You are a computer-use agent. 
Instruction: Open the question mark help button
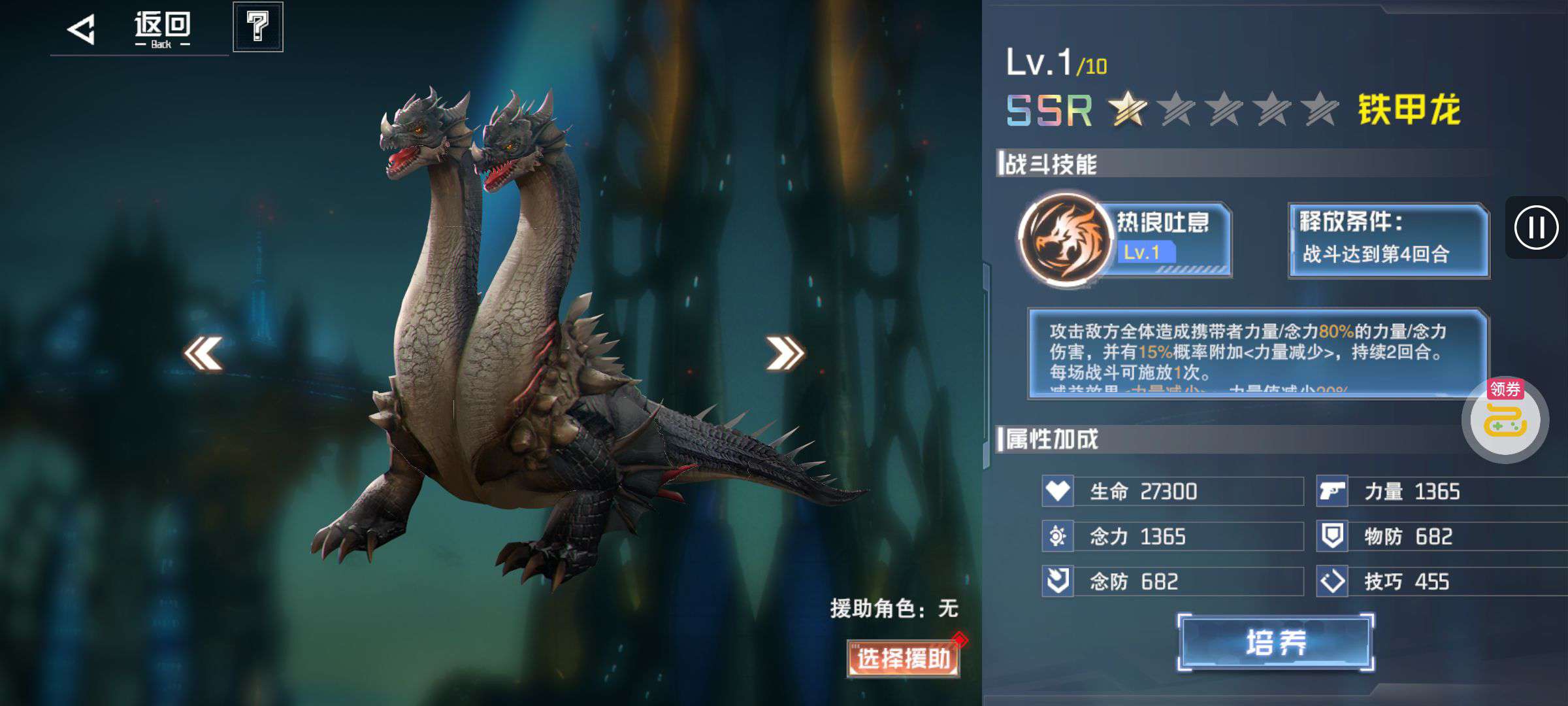click(x=258, y=27)
